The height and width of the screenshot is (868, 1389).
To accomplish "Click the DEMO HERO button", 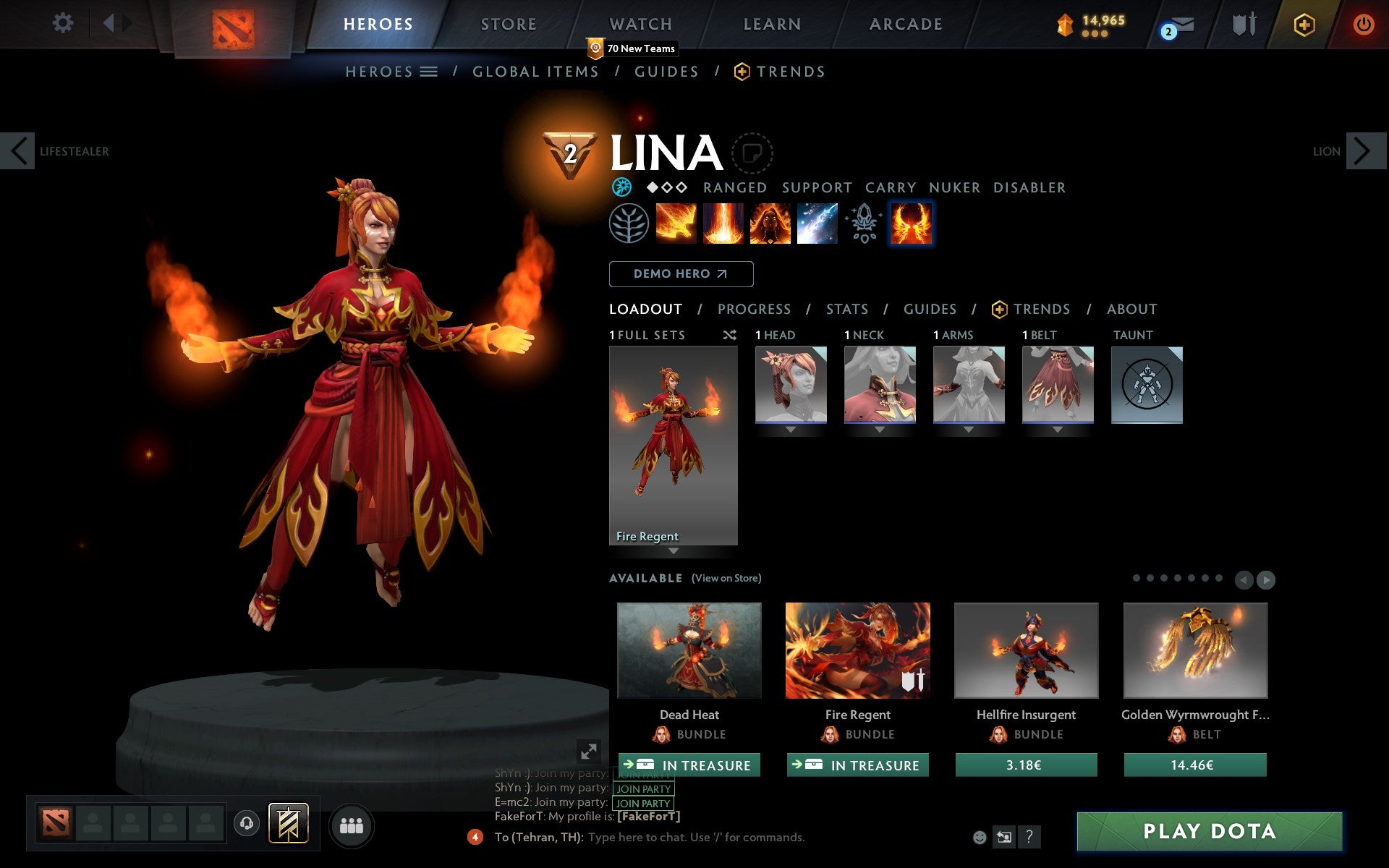I will (681, 274).
